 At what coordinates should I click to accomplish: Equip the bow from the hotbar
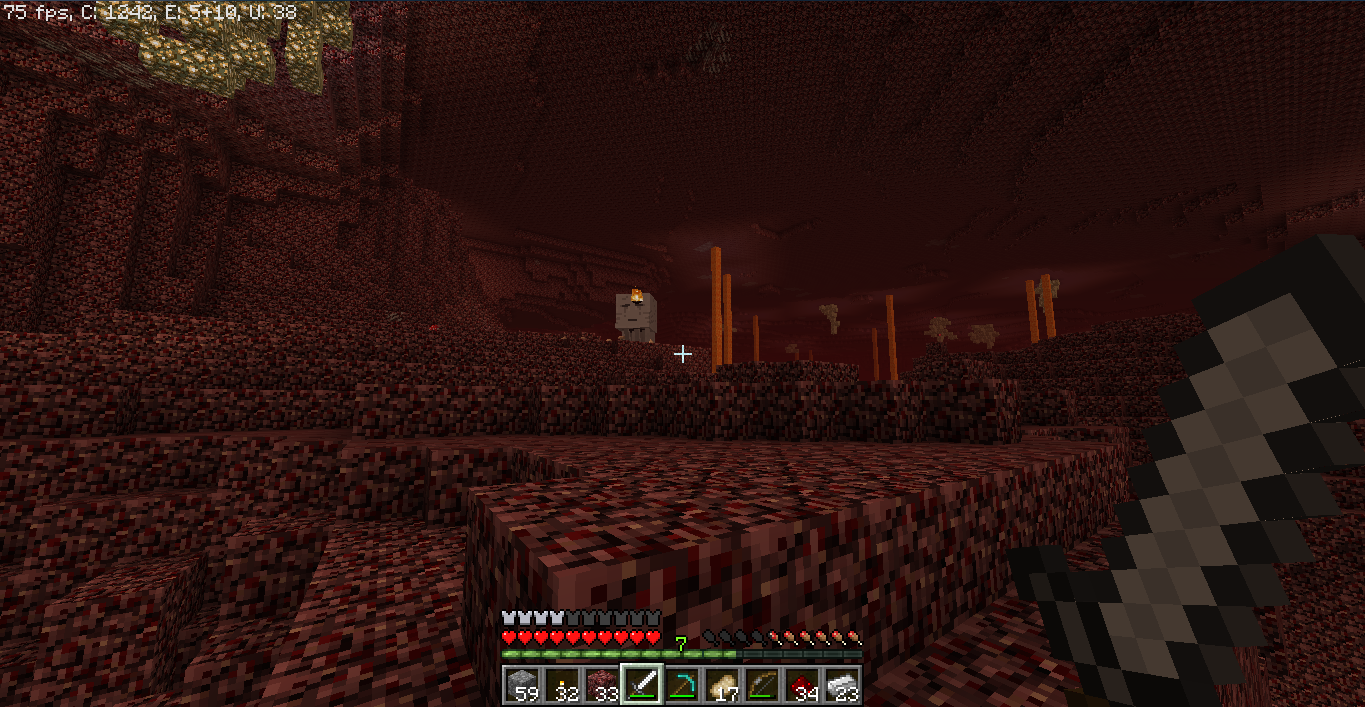761,685
